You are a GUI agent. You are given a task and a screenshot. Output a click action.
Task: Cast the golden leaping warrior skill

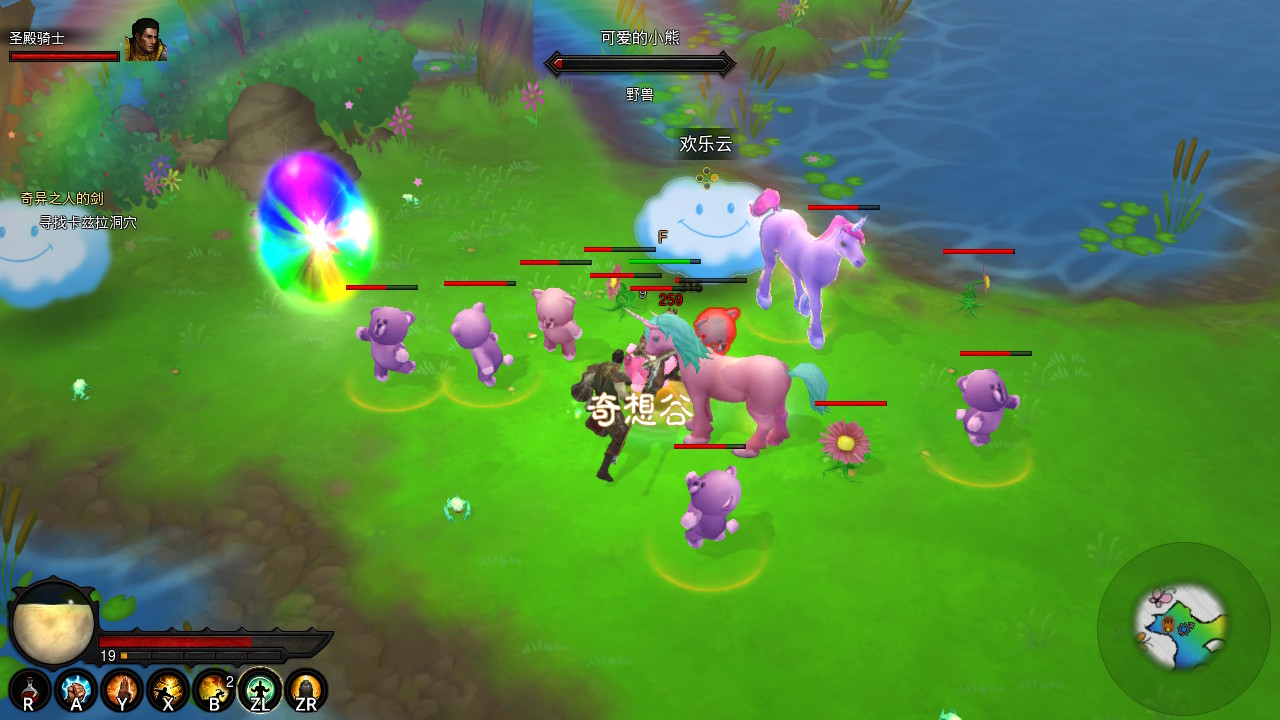pos(168,690)
